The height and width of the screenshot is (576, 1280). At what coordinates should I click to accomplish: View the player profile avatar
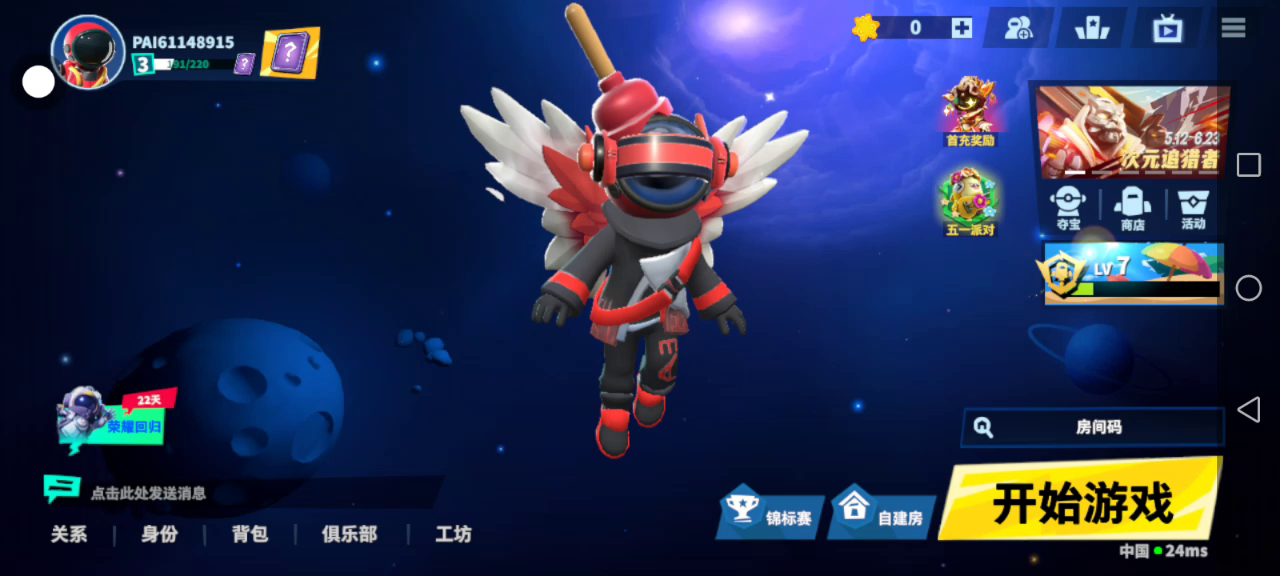coord(88,52)
